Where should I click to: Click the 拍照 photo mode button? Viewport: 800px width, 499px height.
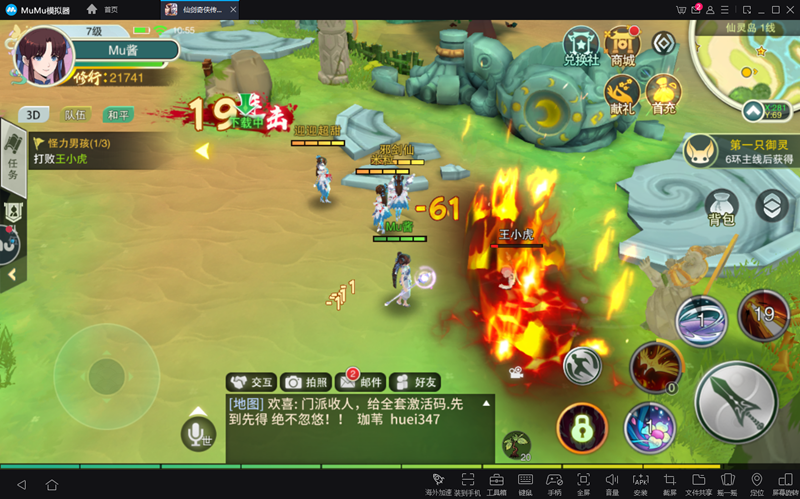[306, 382]
